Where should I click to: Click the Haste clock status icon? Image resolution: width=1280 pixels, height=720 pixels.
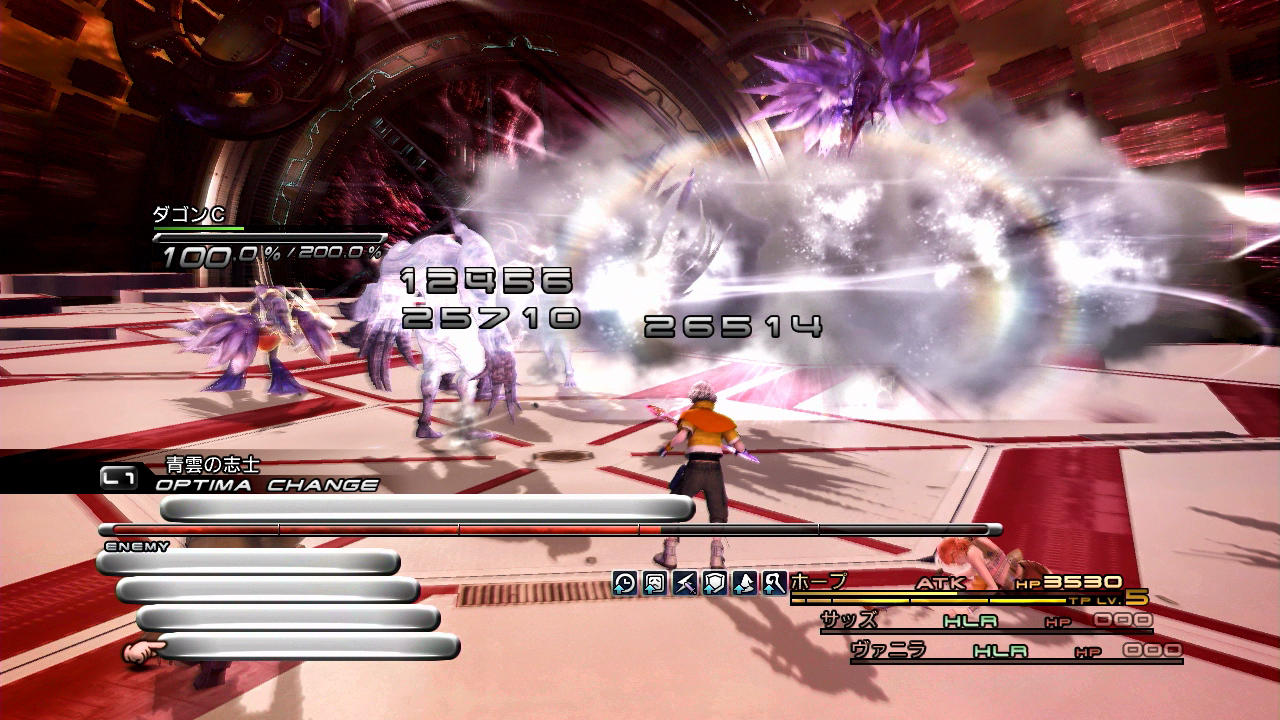[625, 583]
